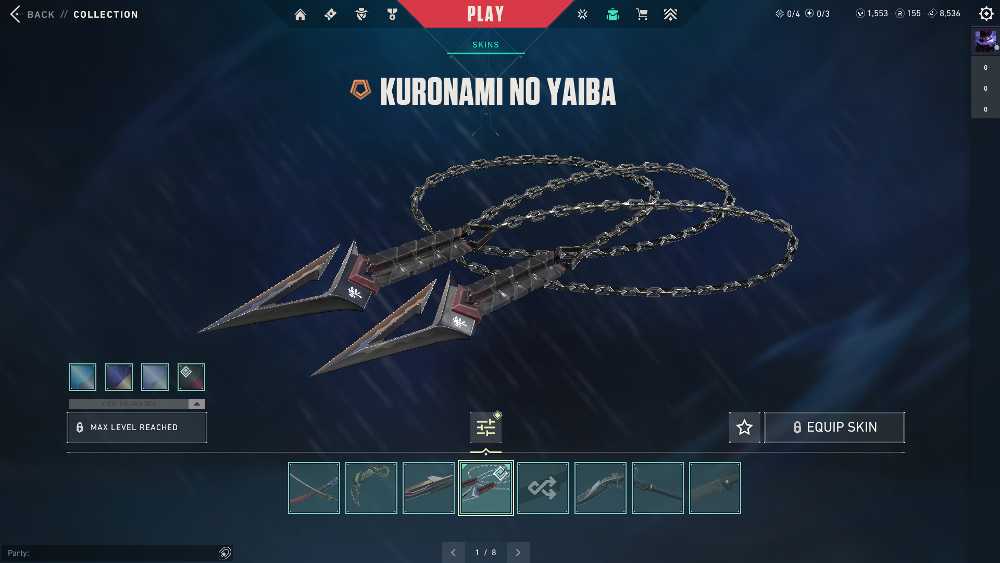Start matchmaking with the PLAY button
This screenshot has width=1000, height=563.
pyautogui.click(x=486, y=14)
